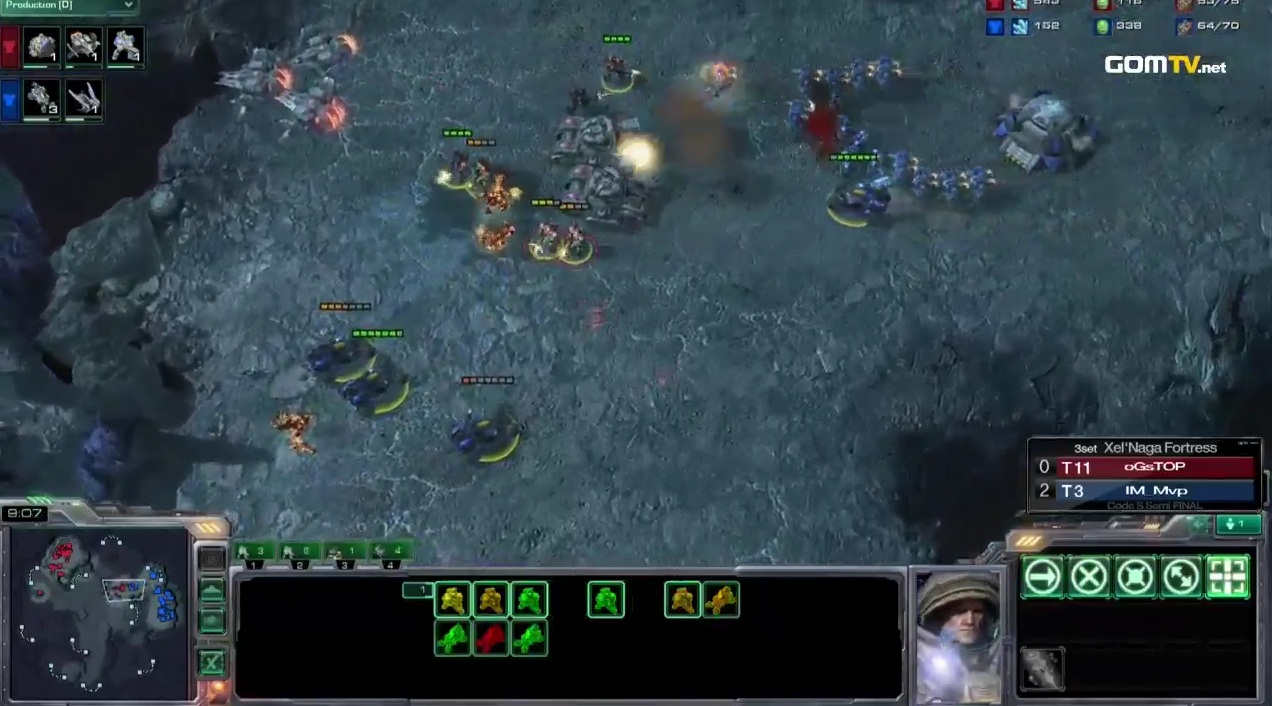The height and width of the screenshot is (706, 1272).
Task: Select control group 1
Action: click(254, 551)
